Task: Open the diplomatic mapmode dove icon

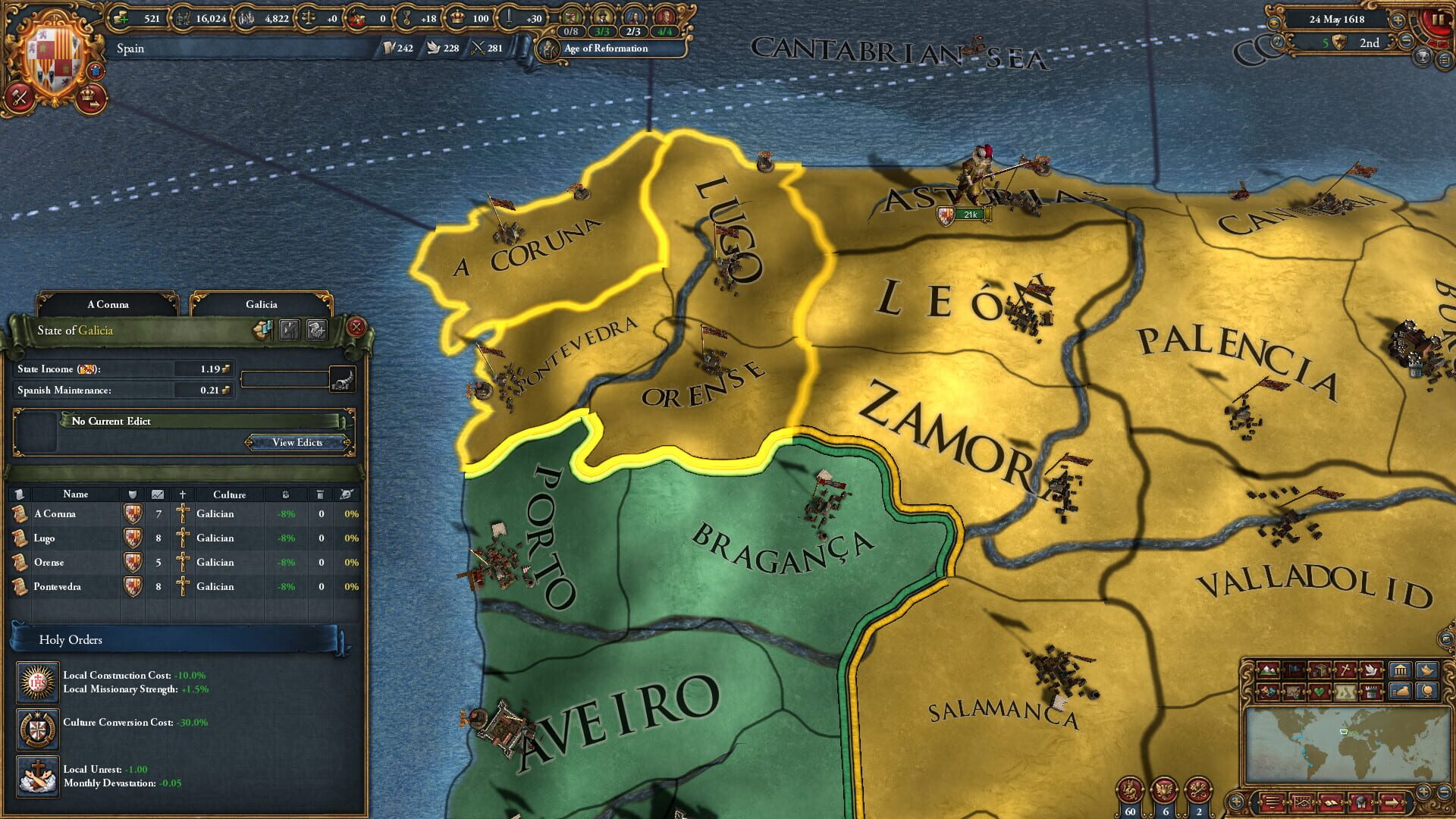Action: [1373, 670]
